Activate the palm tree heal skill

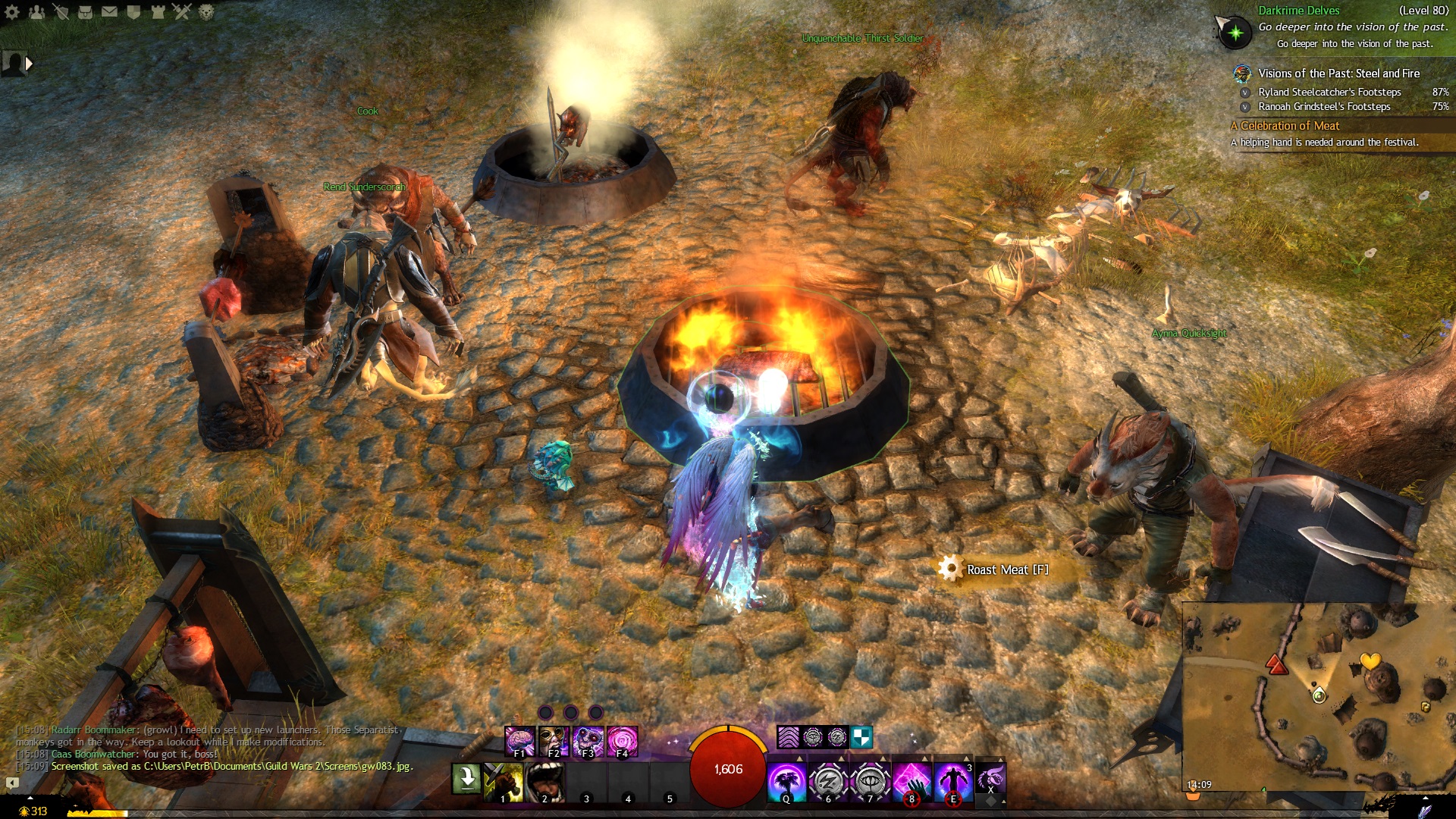786,782
